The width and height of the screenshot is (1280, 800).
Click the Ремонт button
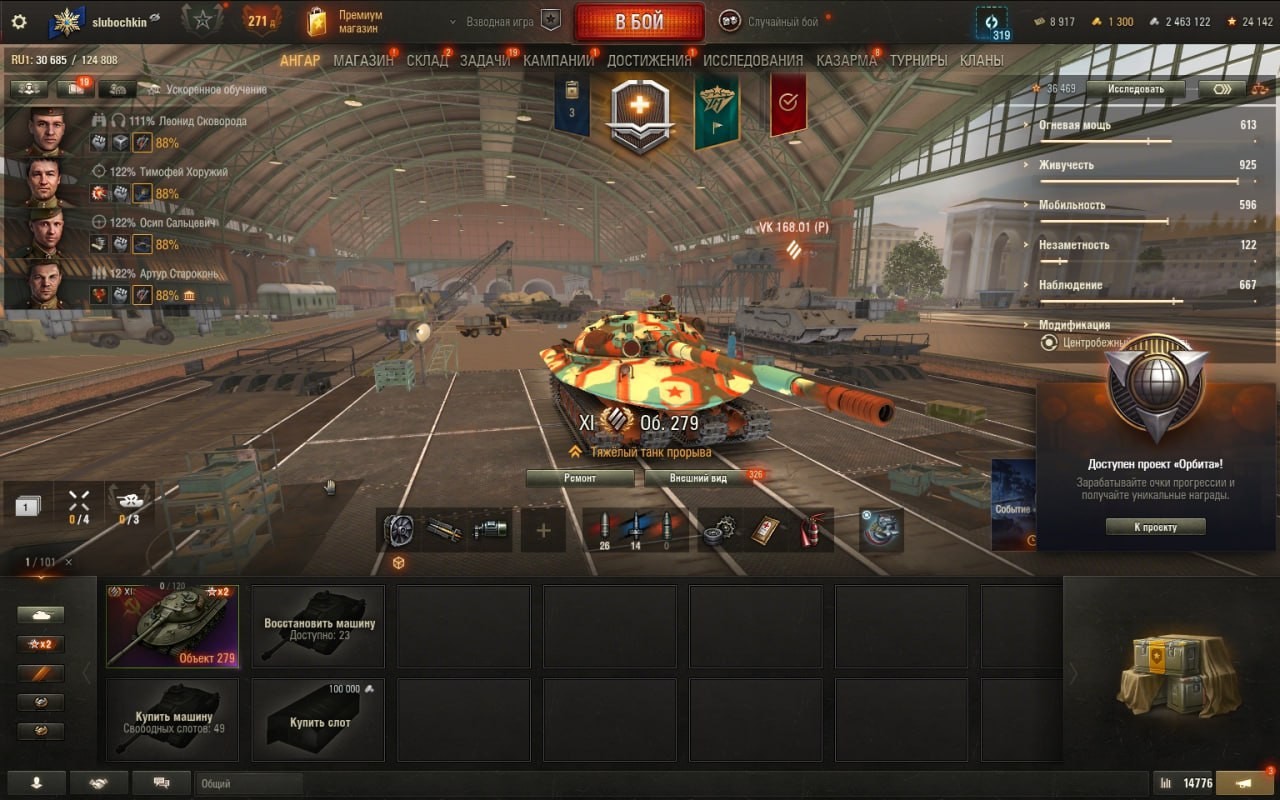(x=580, y=478)
